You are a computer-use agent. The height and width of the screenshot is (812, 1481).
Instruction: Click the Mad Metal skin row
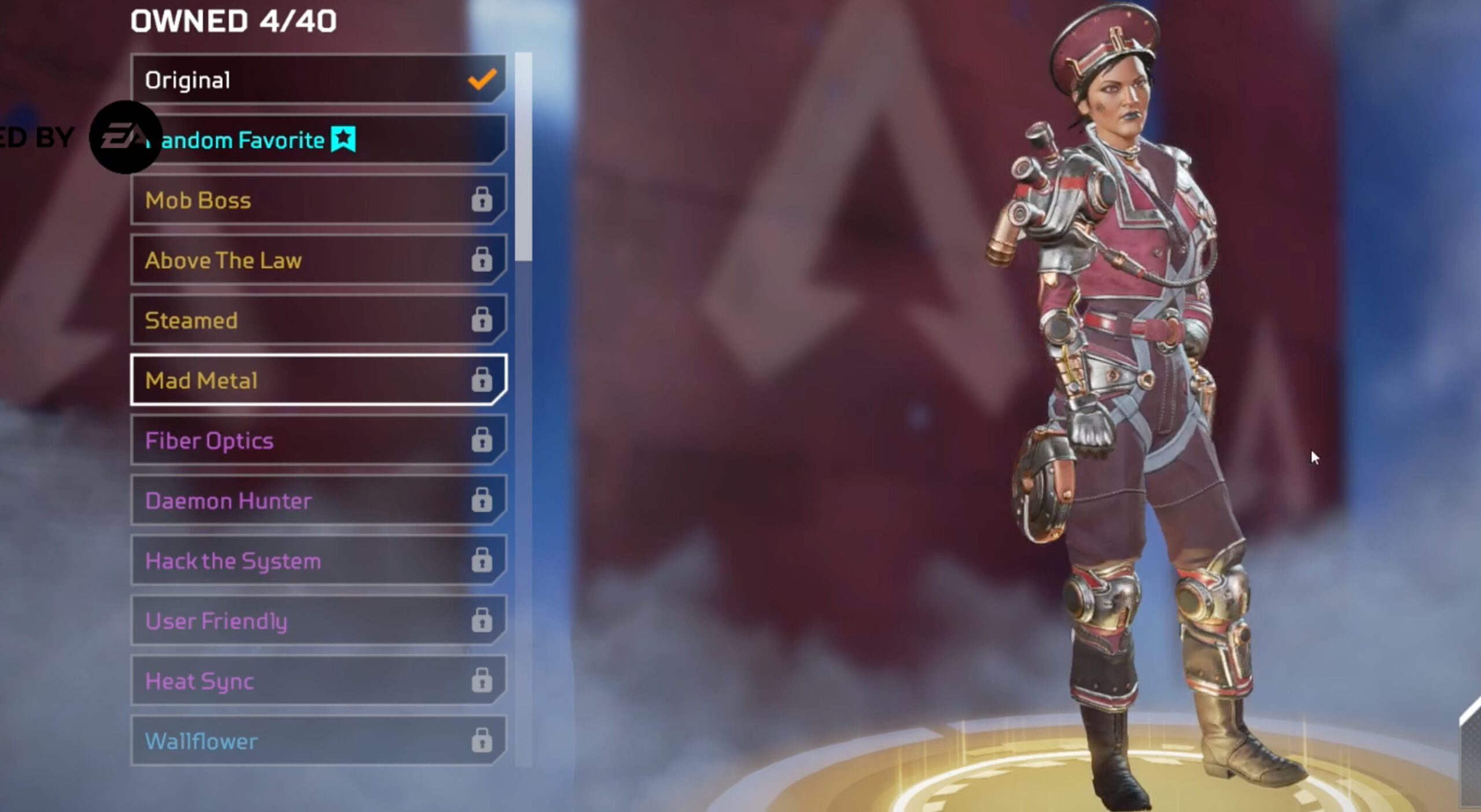pos(318,381)
